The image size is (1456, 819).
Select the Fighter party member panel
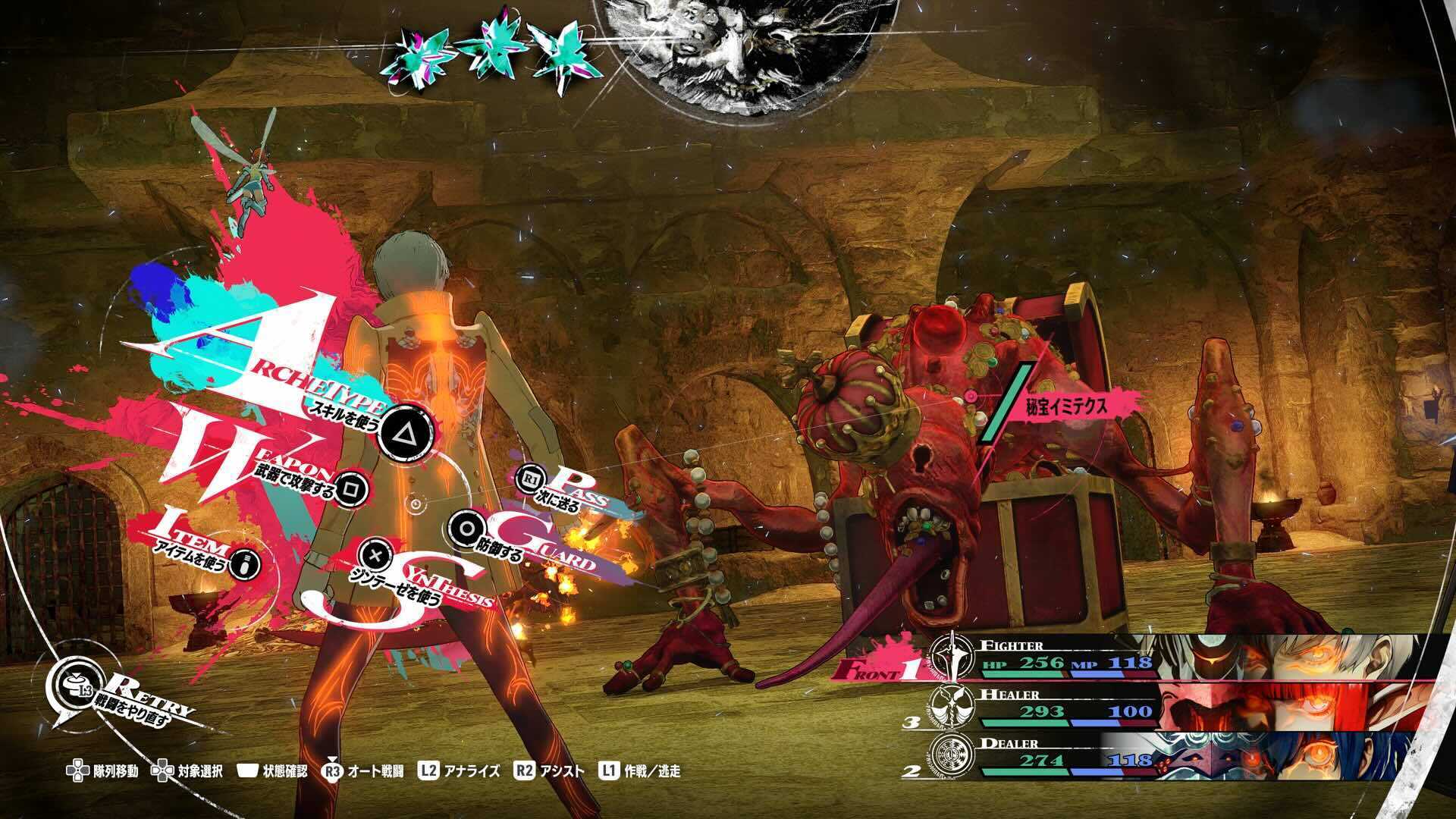[1183, 657]
